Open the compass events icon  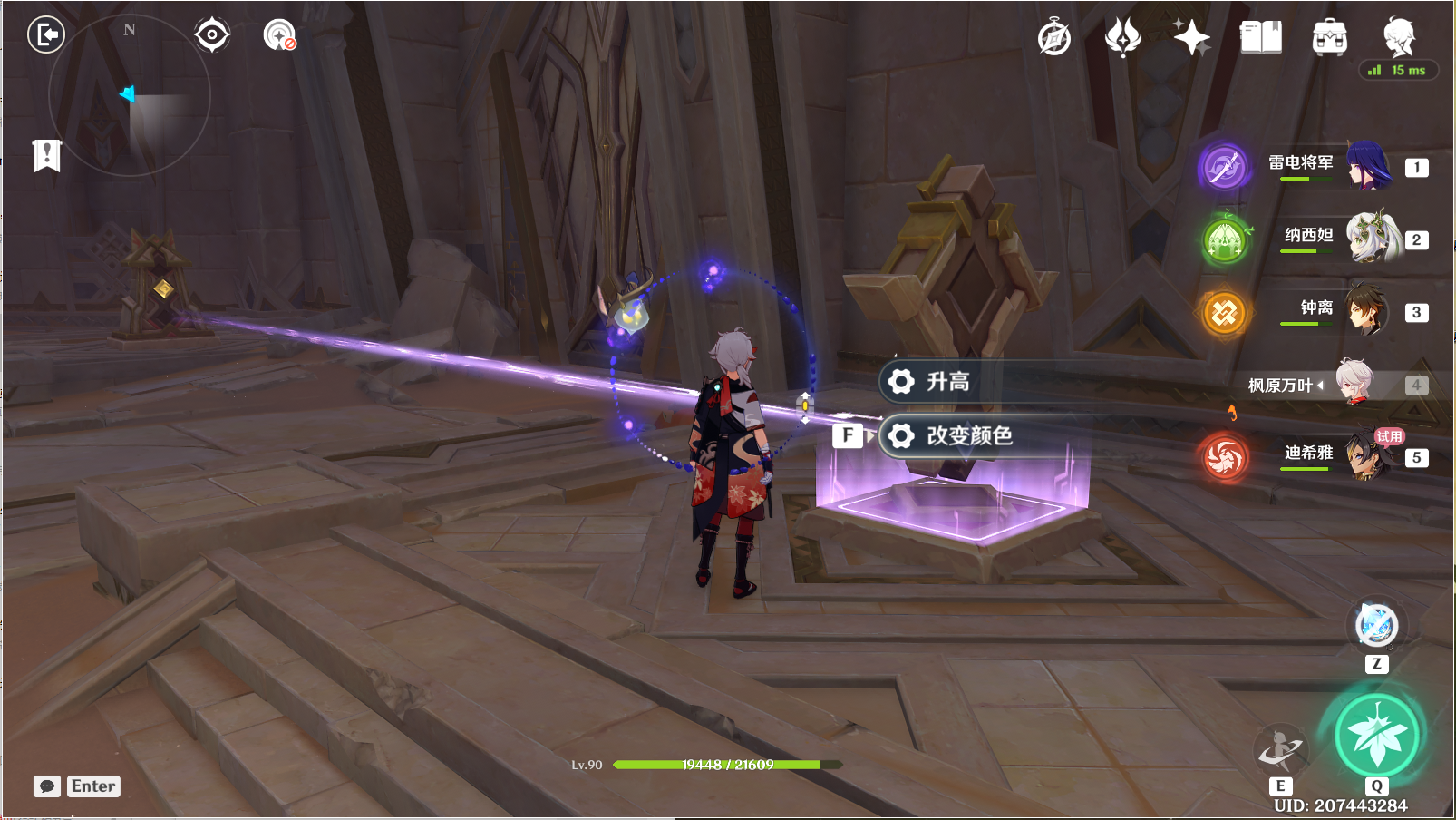[x=1054, y=38]
